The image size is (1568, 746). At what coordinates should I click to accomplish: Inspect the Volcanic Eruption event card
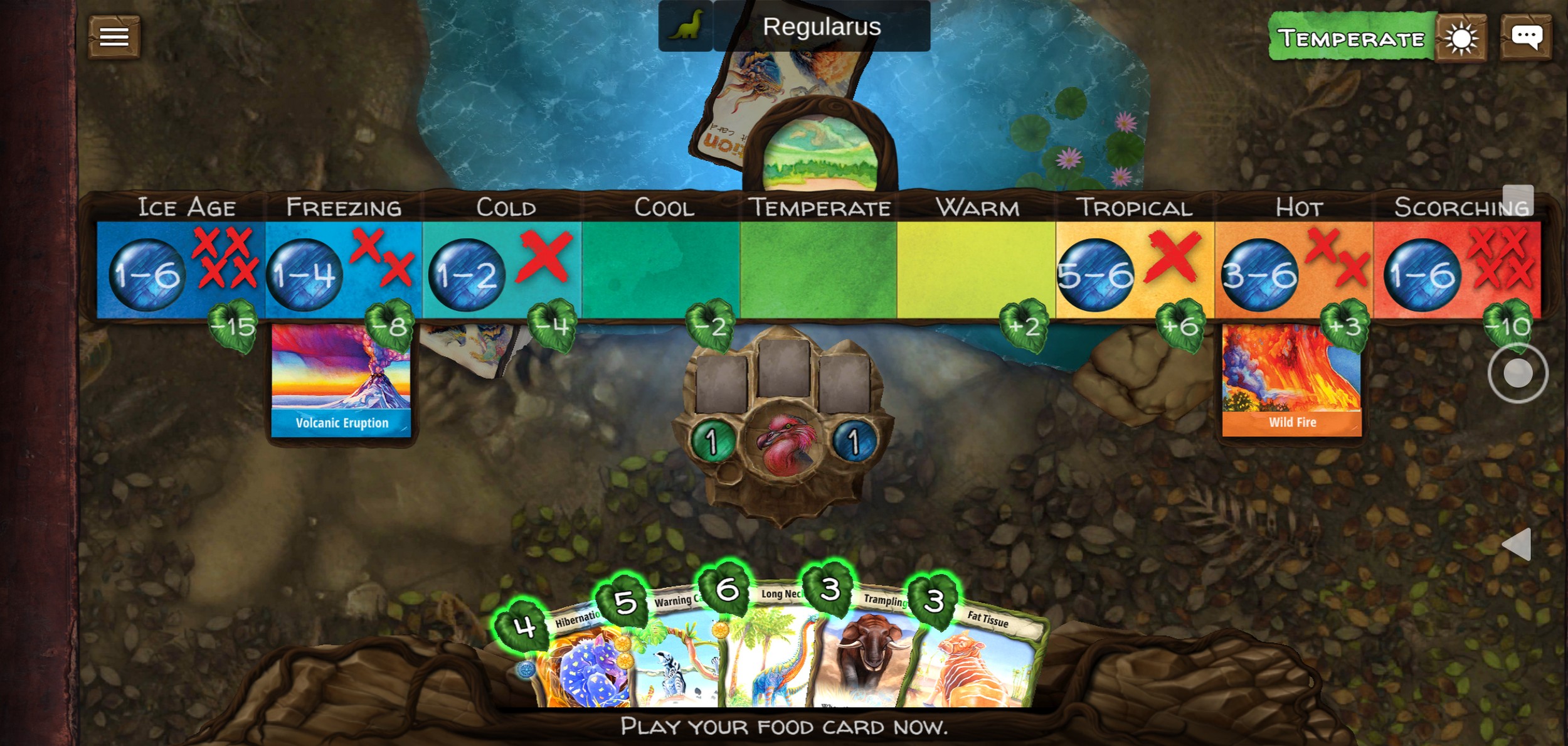pyautogui.click(x=341, y=381)
